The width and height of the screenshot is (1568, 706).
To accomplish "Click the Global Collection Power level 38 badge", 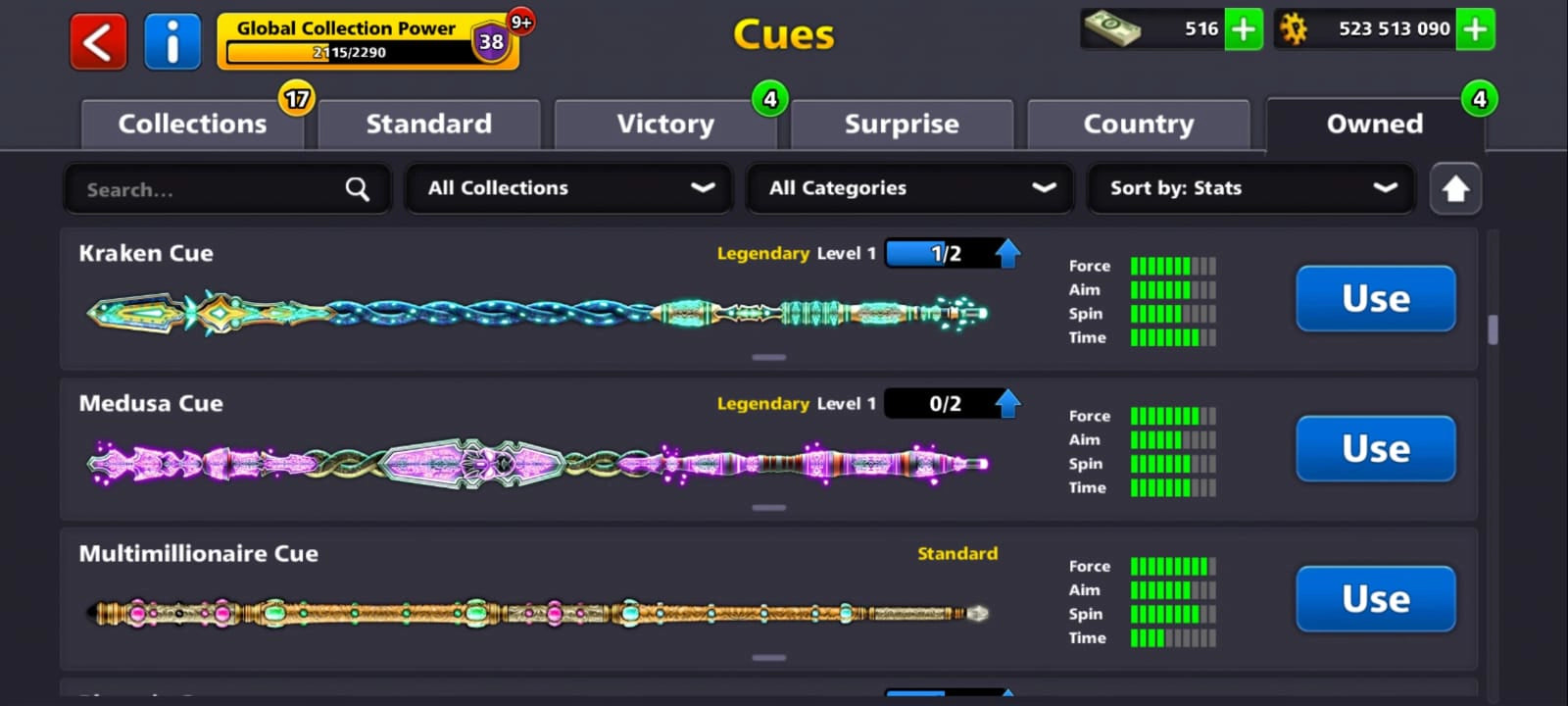I will pos(492,43).
